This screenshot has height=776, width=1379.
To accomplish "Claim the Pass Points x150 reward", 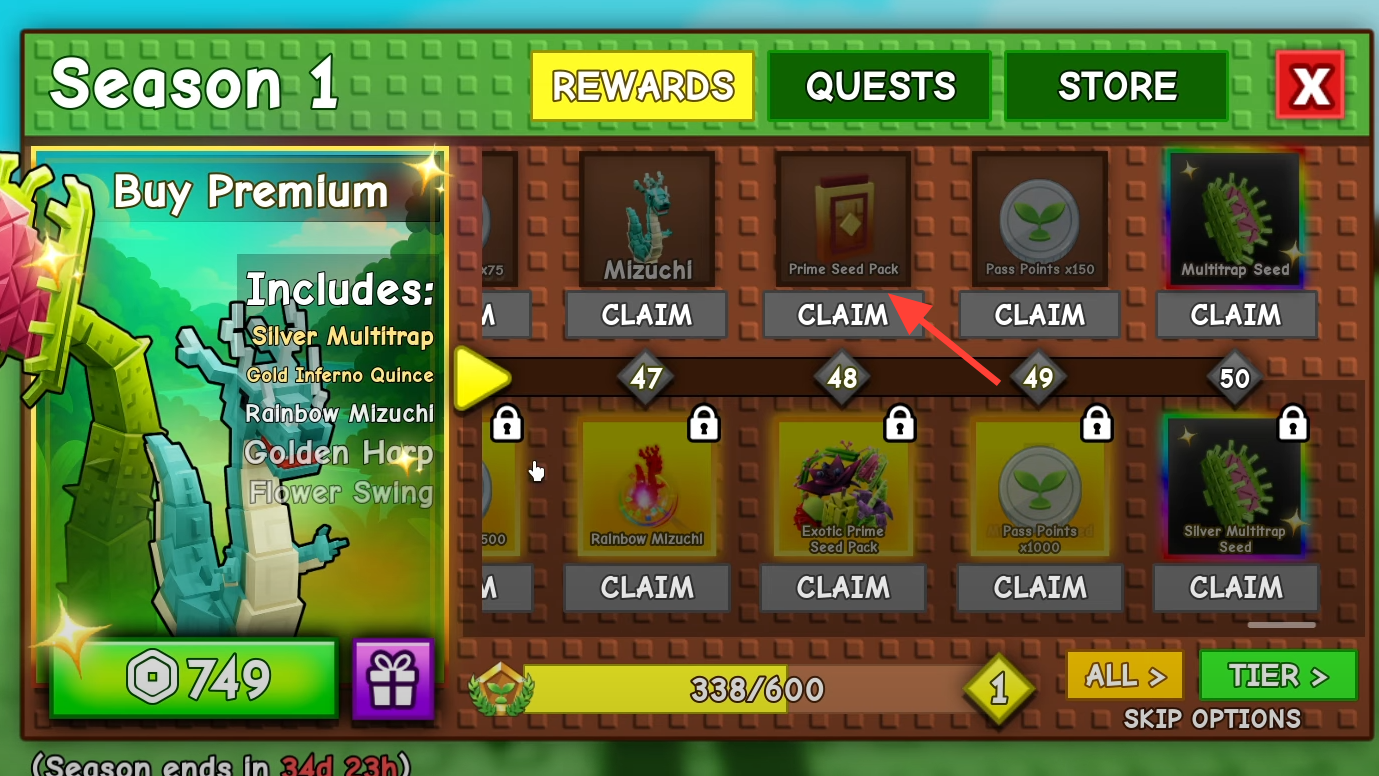I will [x=1039, y=315].
